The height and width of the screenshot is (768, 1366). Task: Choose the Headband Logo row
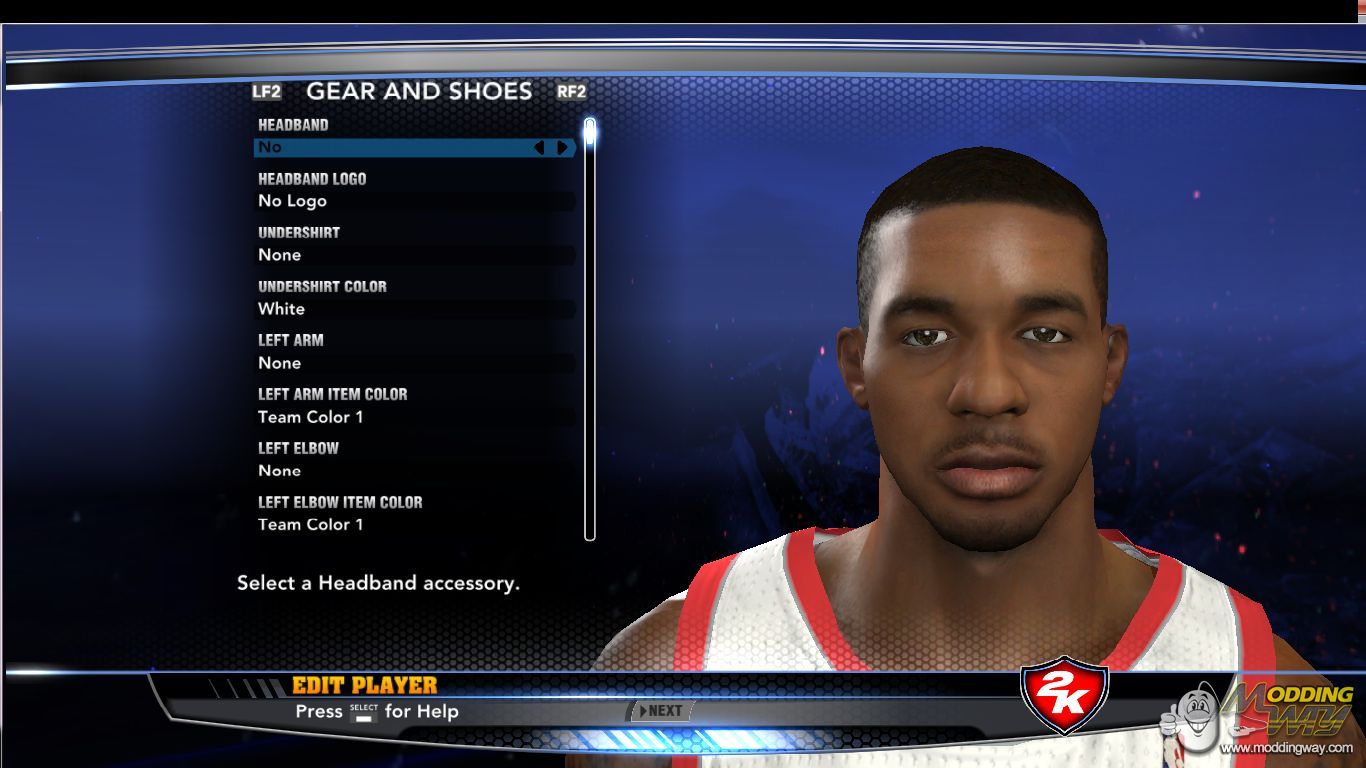(414, 201)
